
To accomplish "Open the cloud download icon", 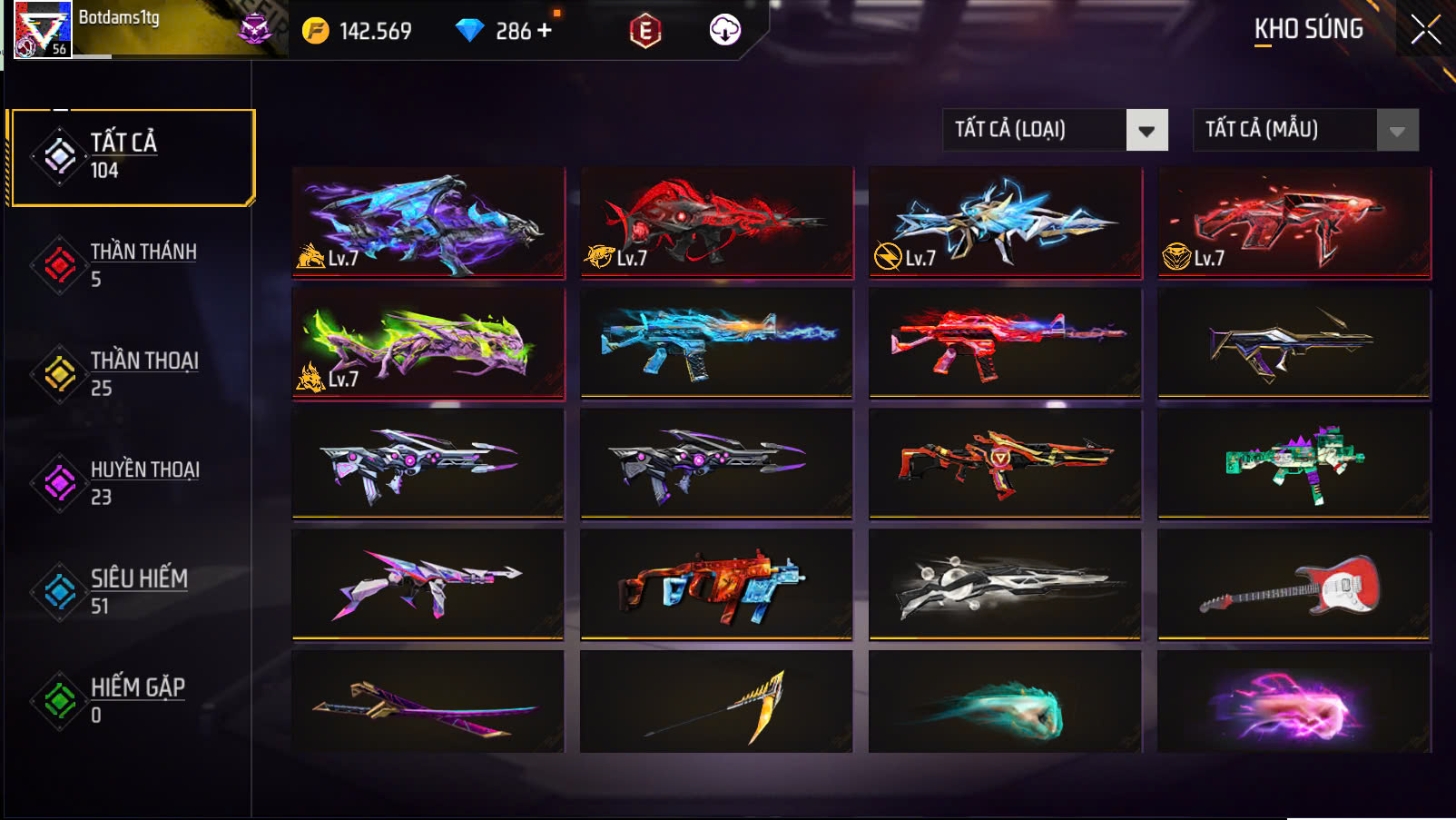I will [x=724, y=30].
